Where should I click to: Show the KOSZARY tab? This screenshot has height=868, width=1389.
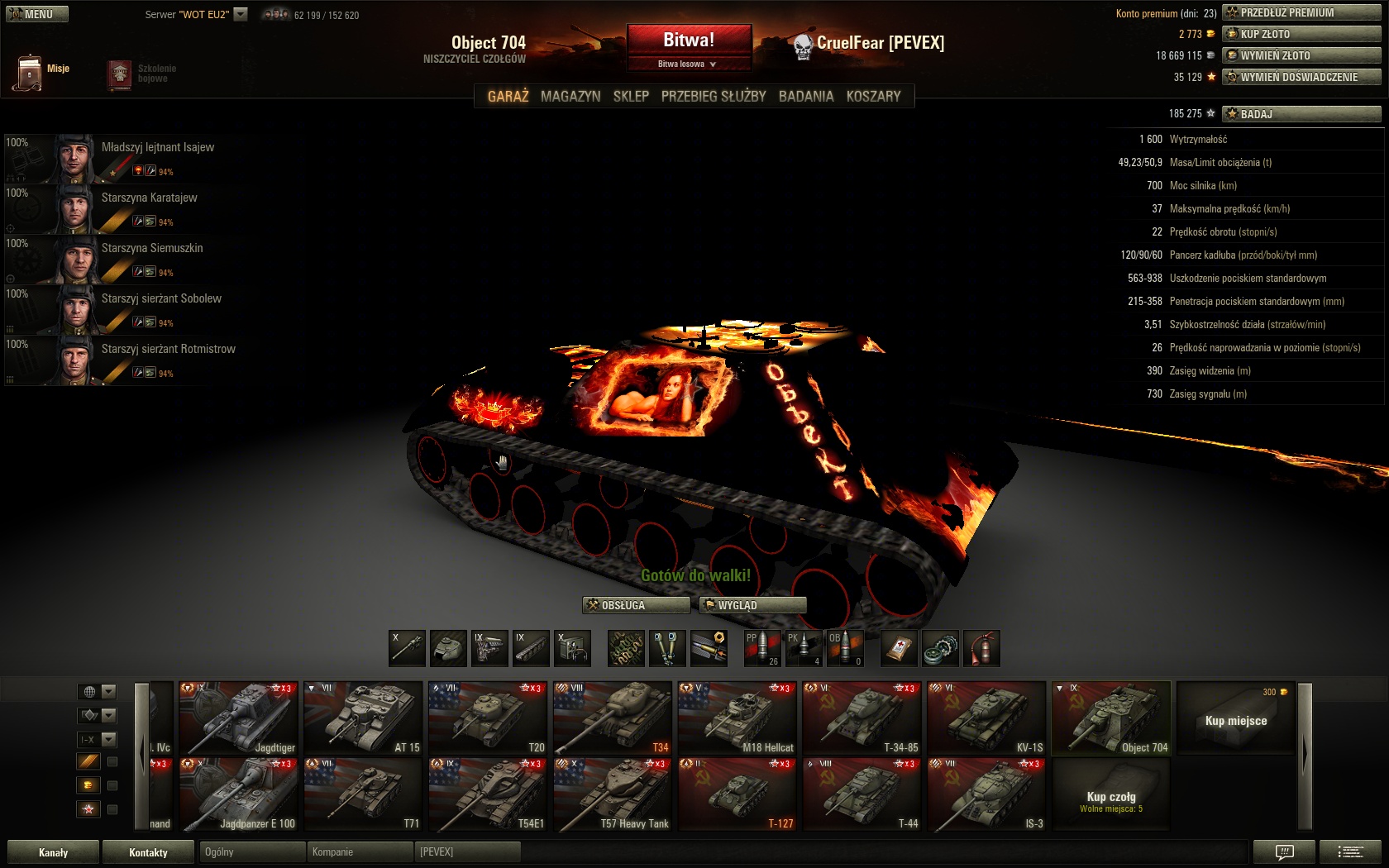(873, 97)
